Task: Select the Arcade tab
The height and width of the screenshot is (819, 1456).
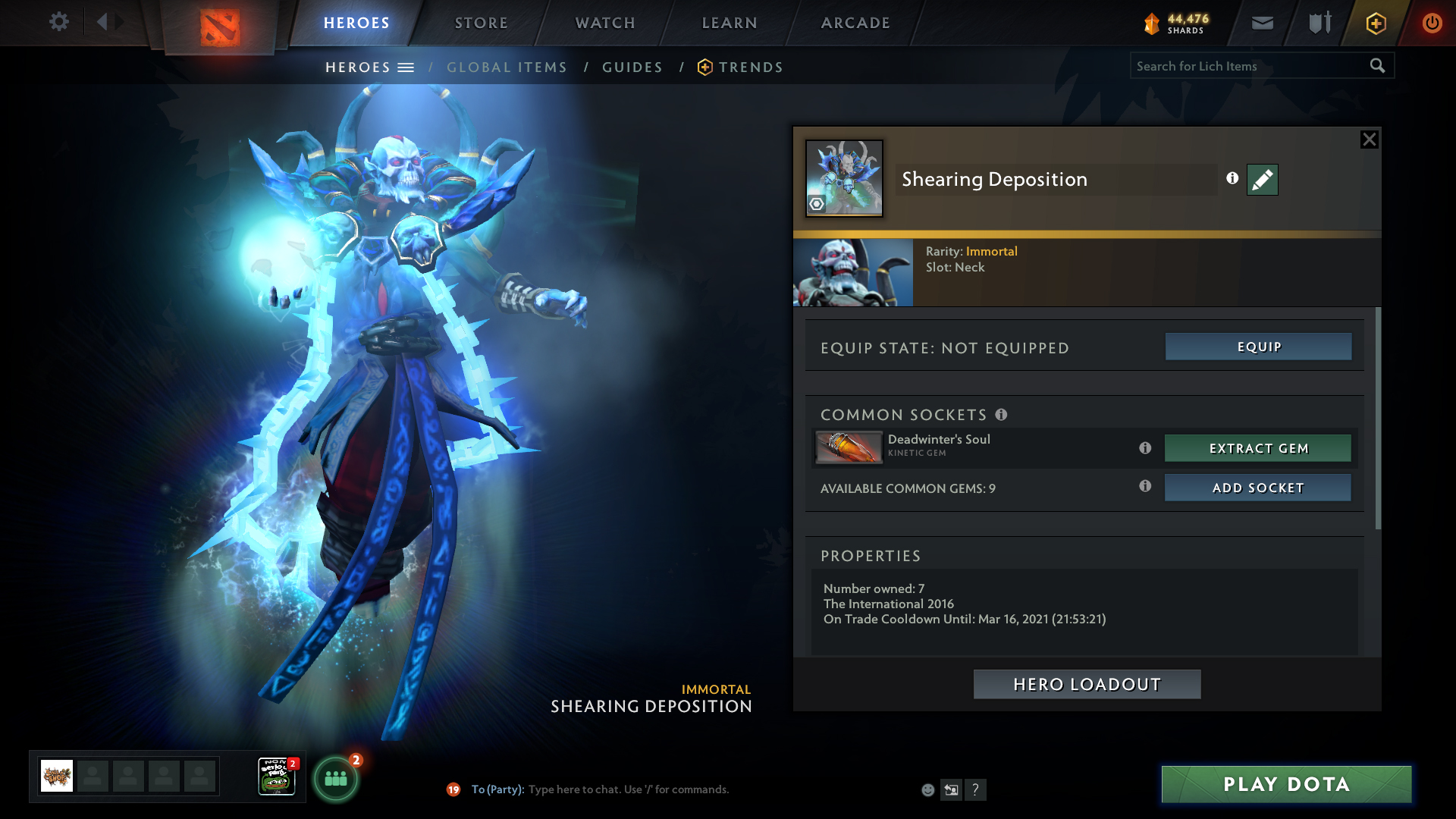Action: click(x=855, y=23)
